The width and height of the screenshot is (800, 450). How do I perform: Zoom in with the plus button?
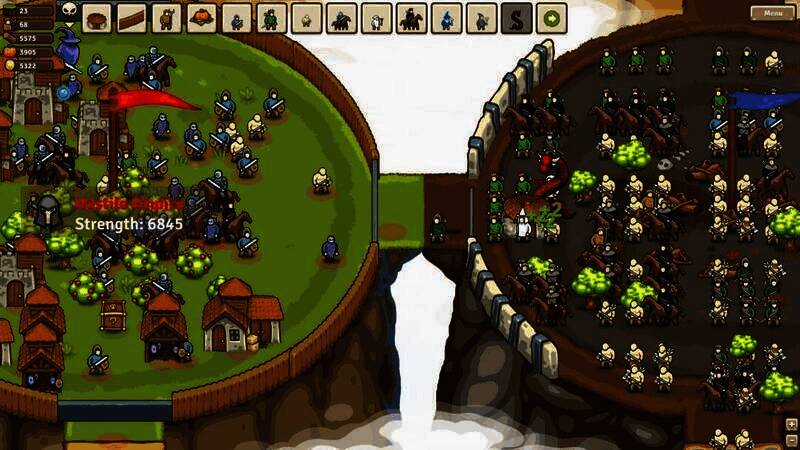coord(791,424)
